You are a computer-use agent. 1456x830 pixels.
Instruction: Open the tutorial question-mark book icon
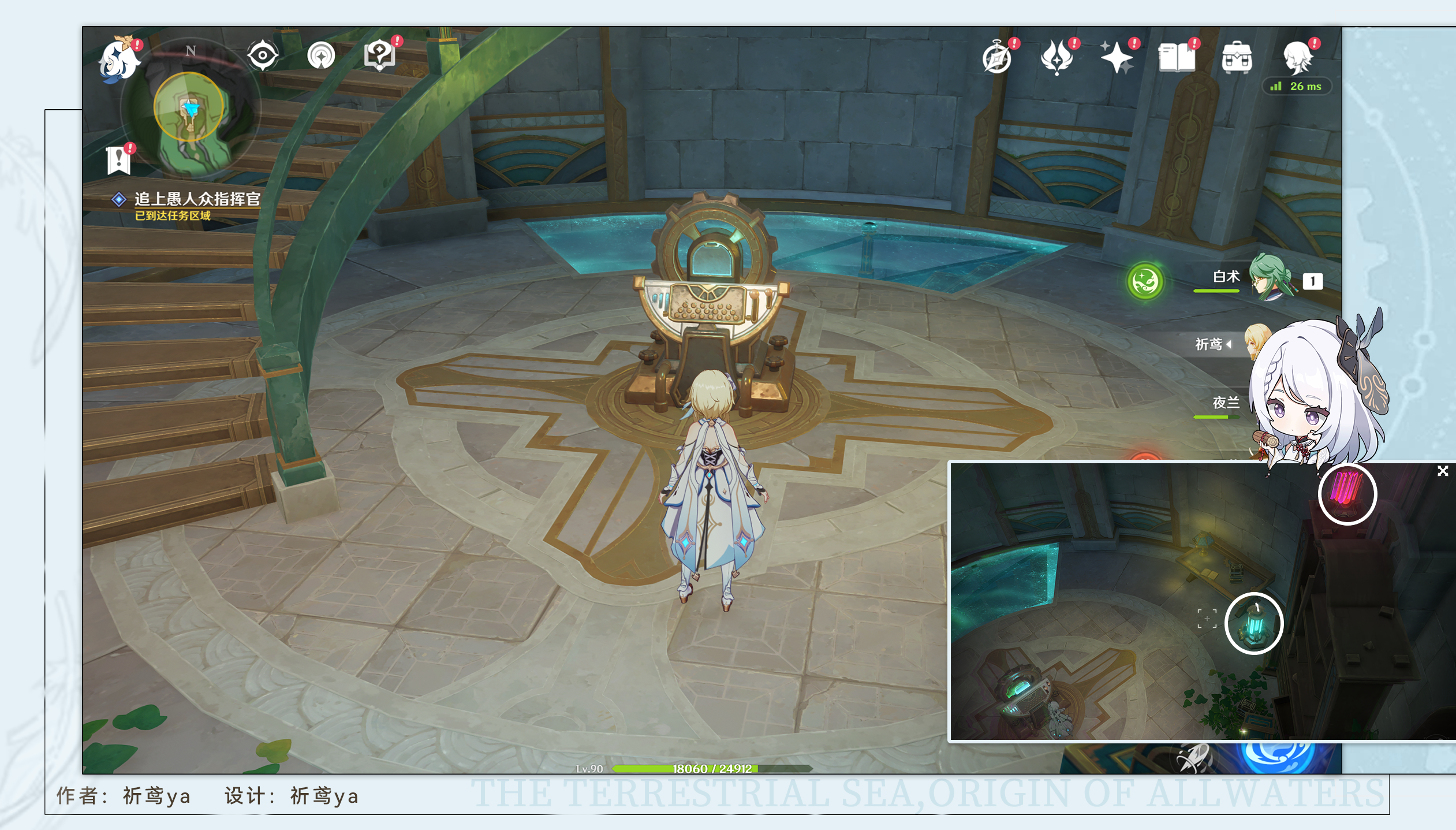pos(379,56)
